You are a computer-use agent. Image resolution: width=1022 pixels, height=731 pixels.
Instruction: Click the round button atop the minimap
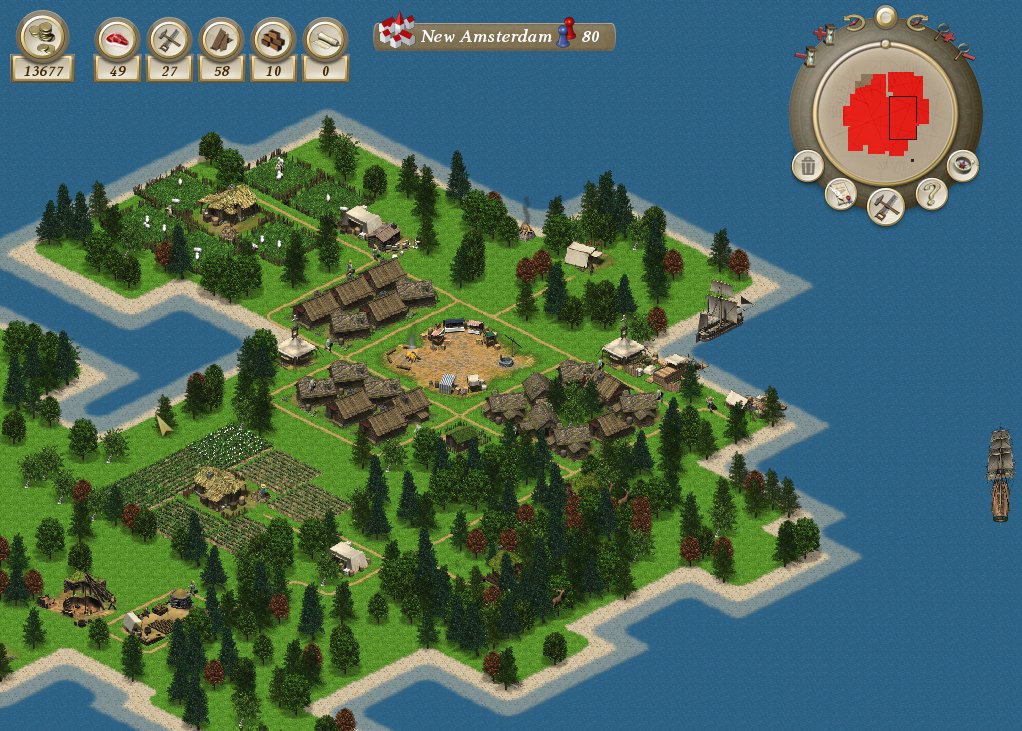point(885,16)
